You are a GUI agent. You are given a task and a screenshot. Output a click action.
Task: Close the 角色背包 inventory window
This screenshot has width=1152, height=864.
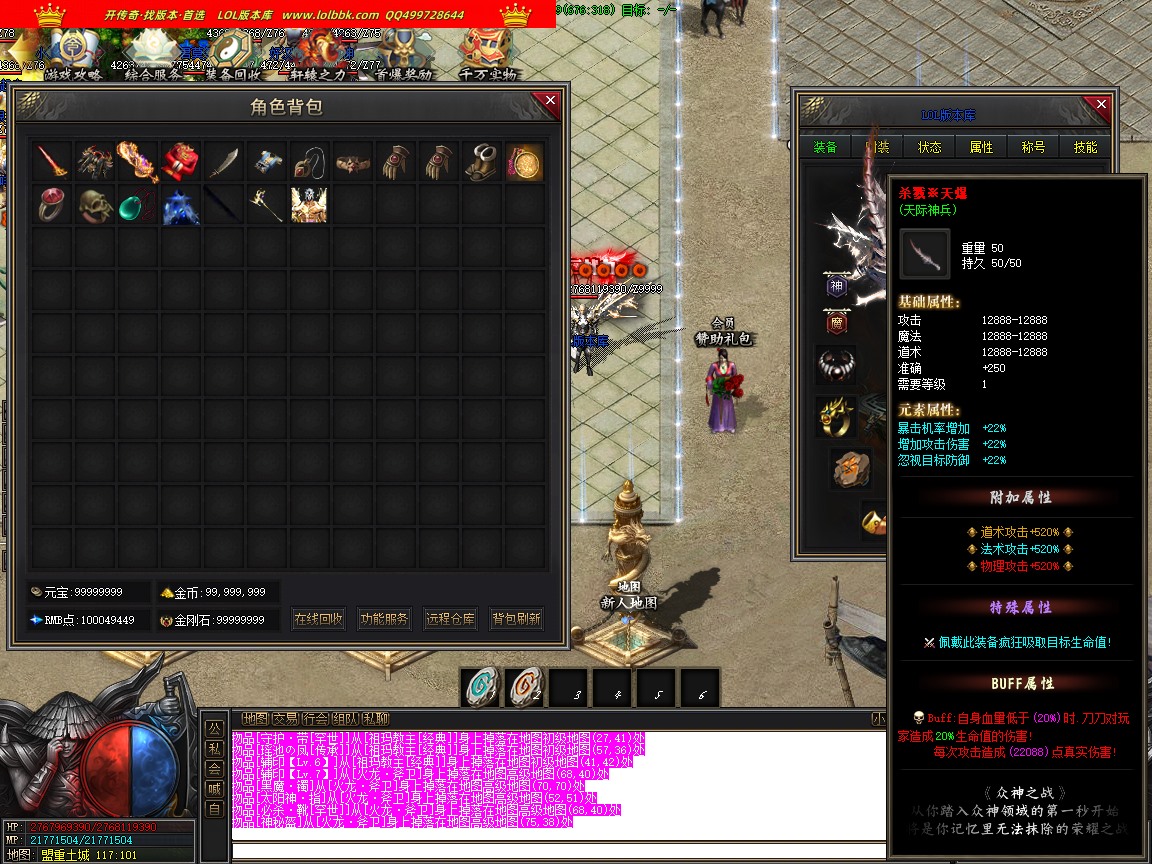(550, 100)
